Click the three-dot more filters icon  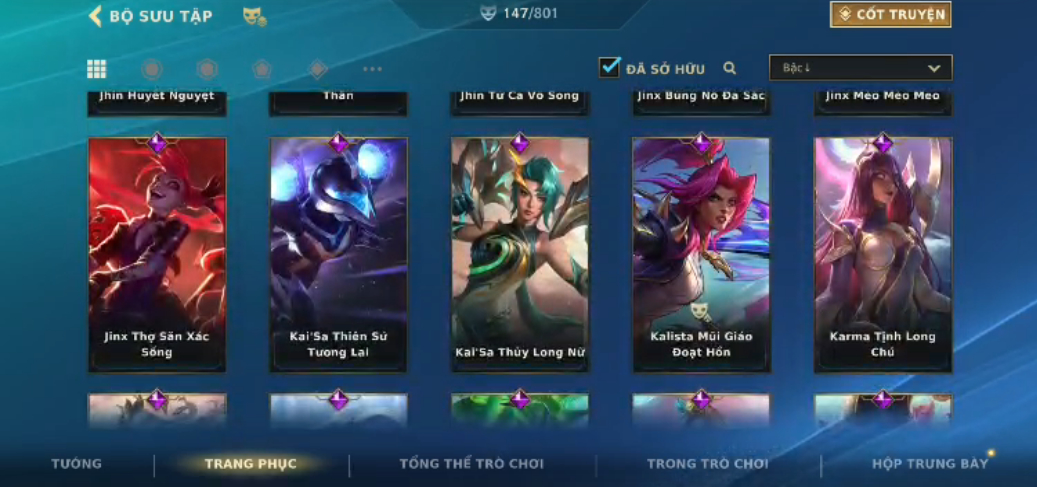point(372,69)
